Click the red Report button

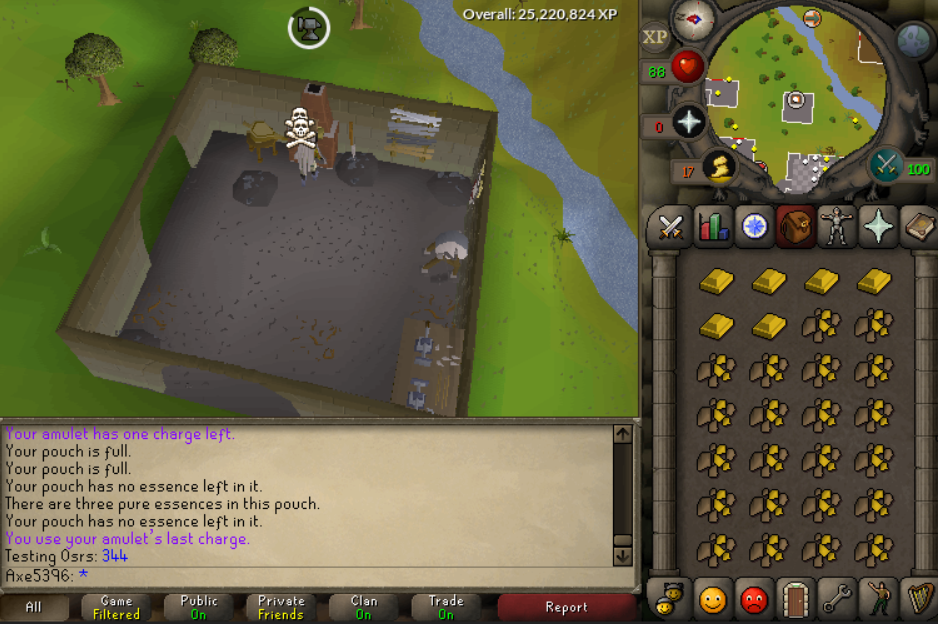(566, 607)
